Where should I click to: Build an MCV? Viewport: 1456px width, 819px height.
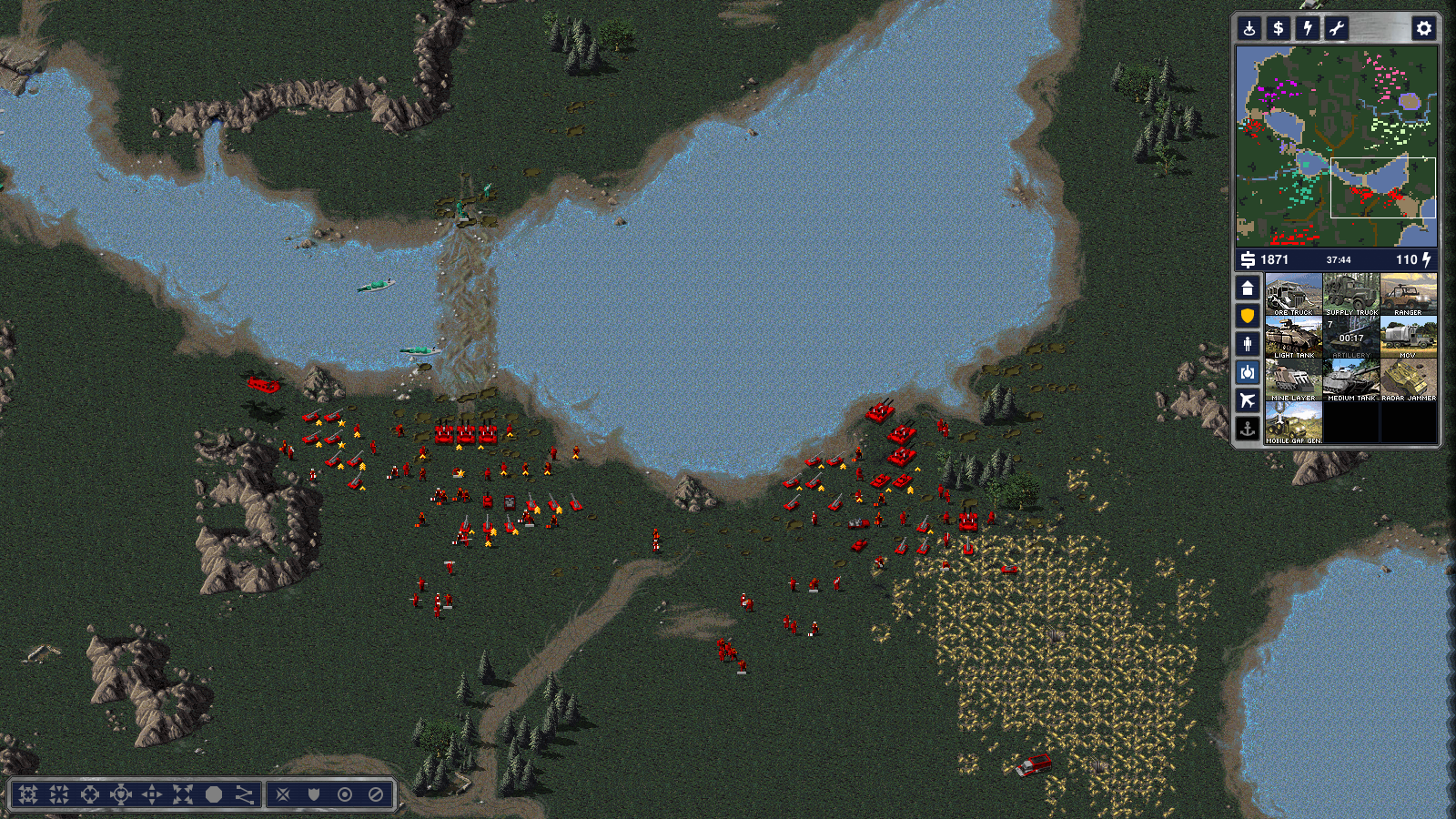(1409, 337)
